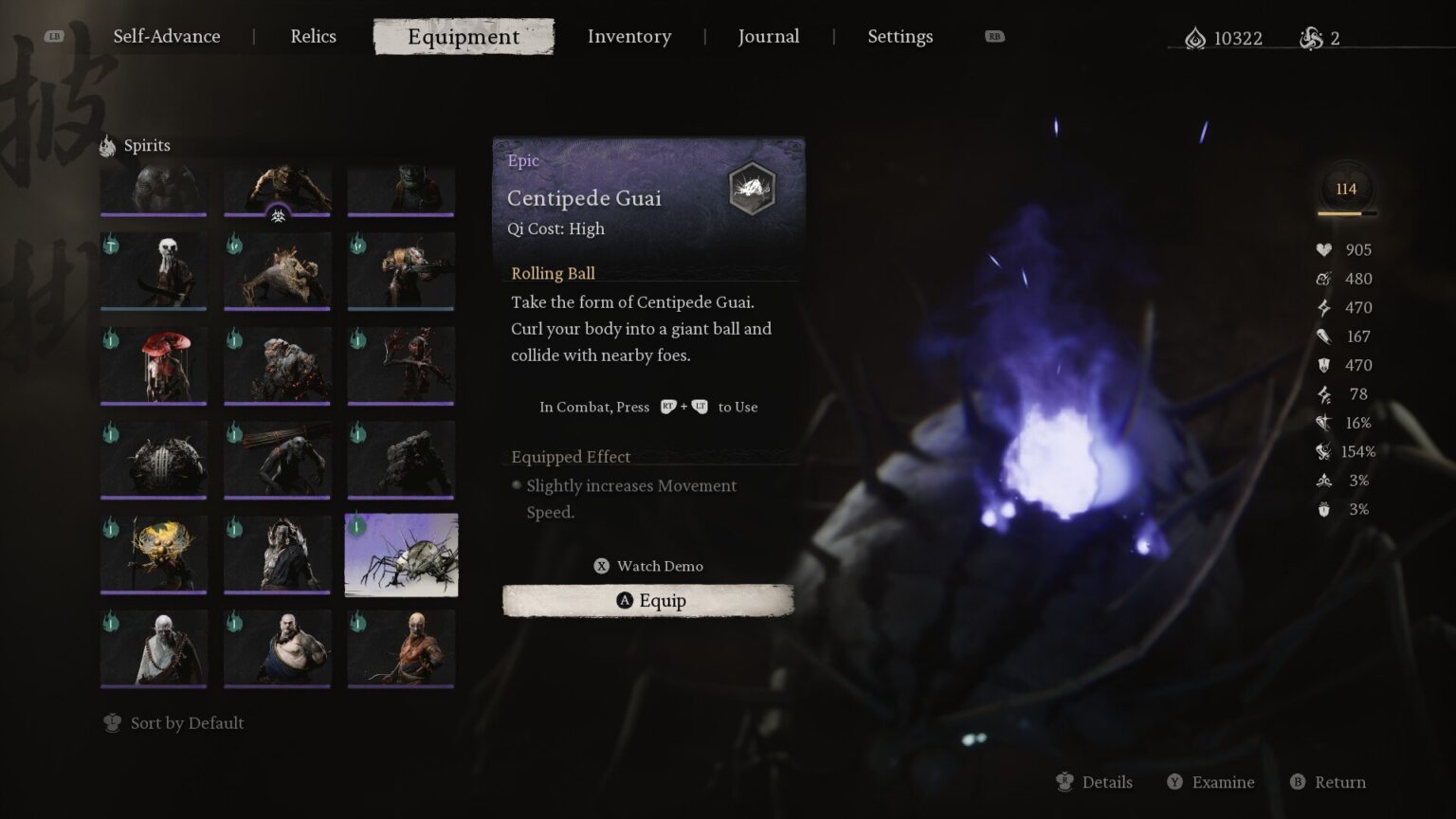
Task: Watch the Rolling Ball demo
Action: tap(648, 566)
